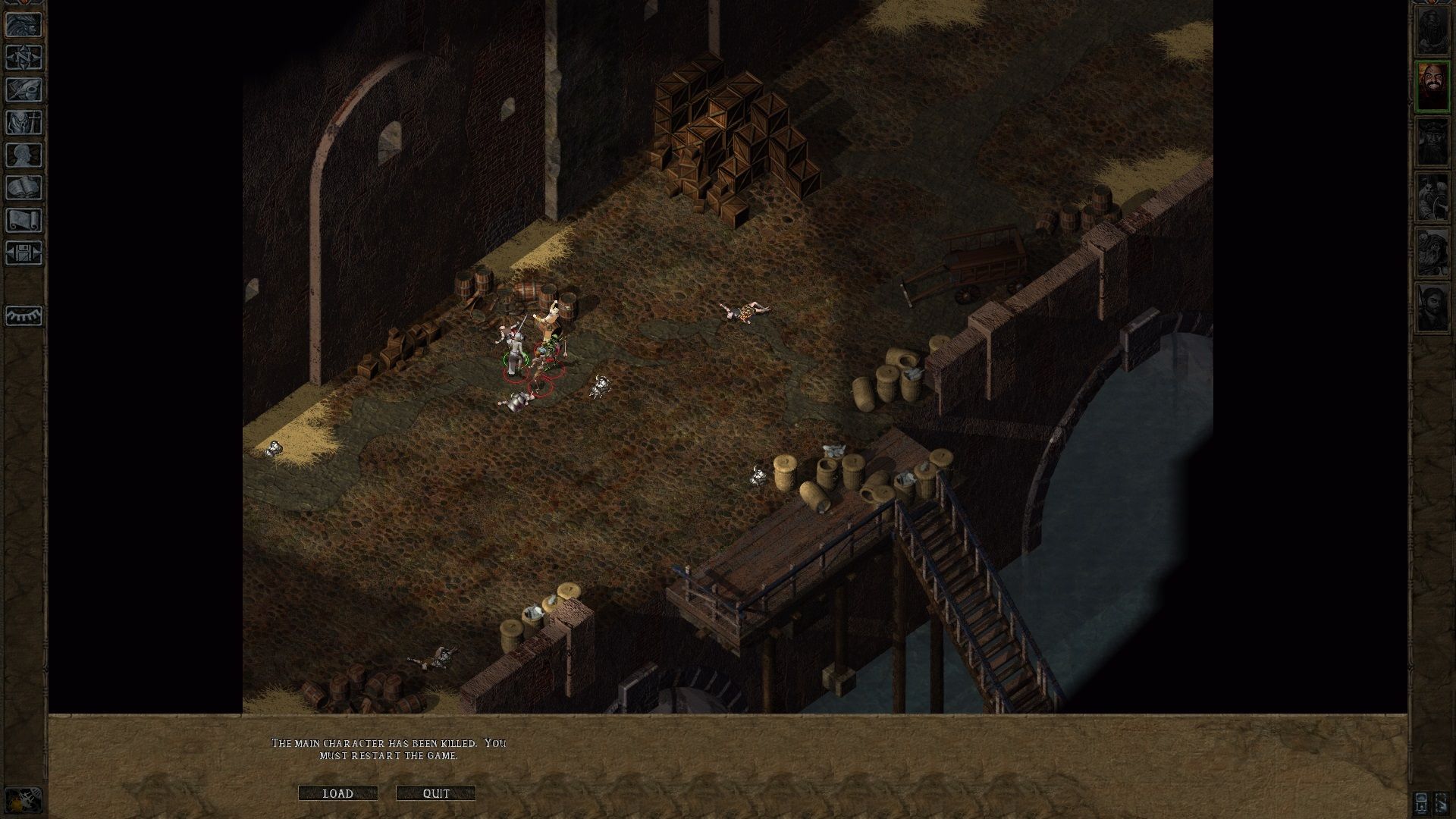The width and height of the screenshot is (1456, 819).
Task: Open the mage spellbook icon
Action: point(24,188)
